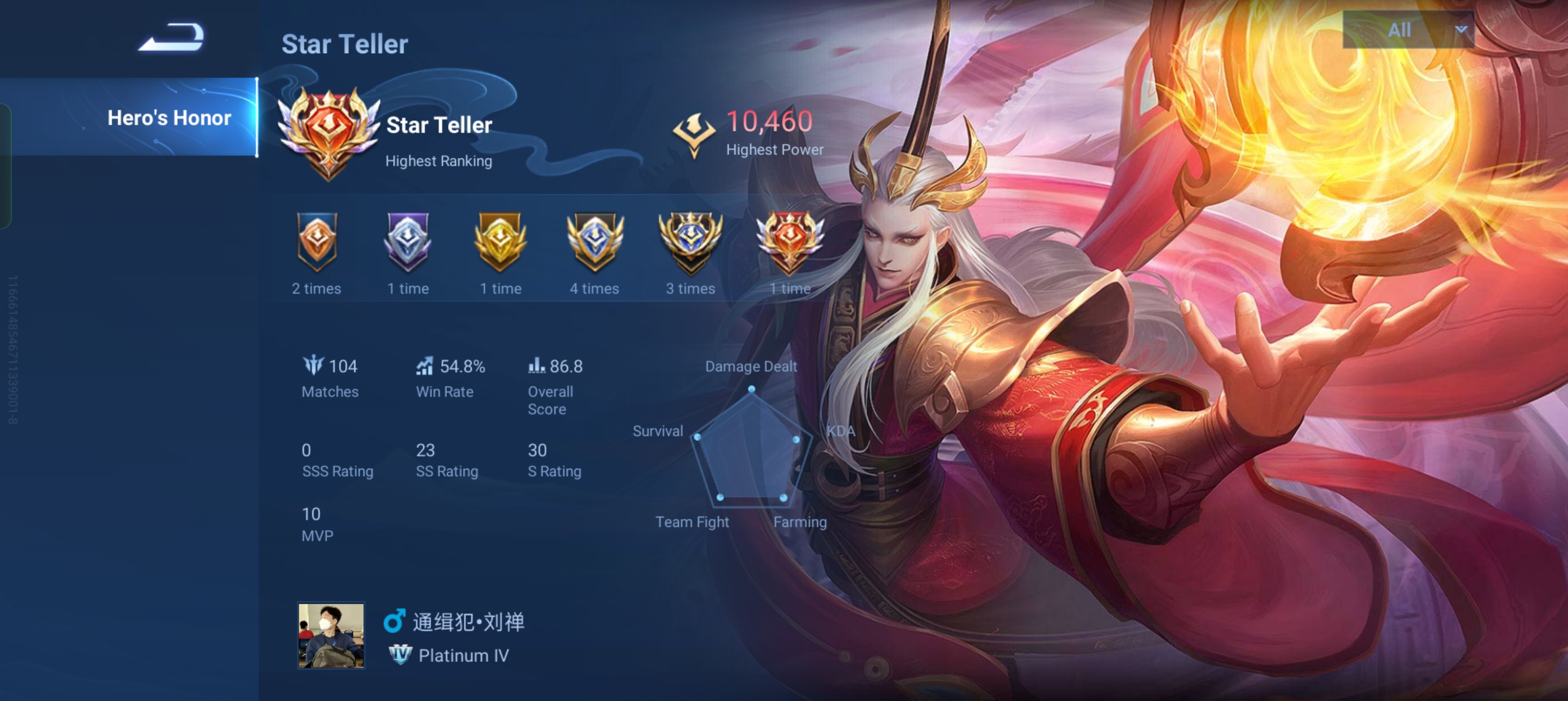Select the Hero's Honor tab

coord(169,118)
